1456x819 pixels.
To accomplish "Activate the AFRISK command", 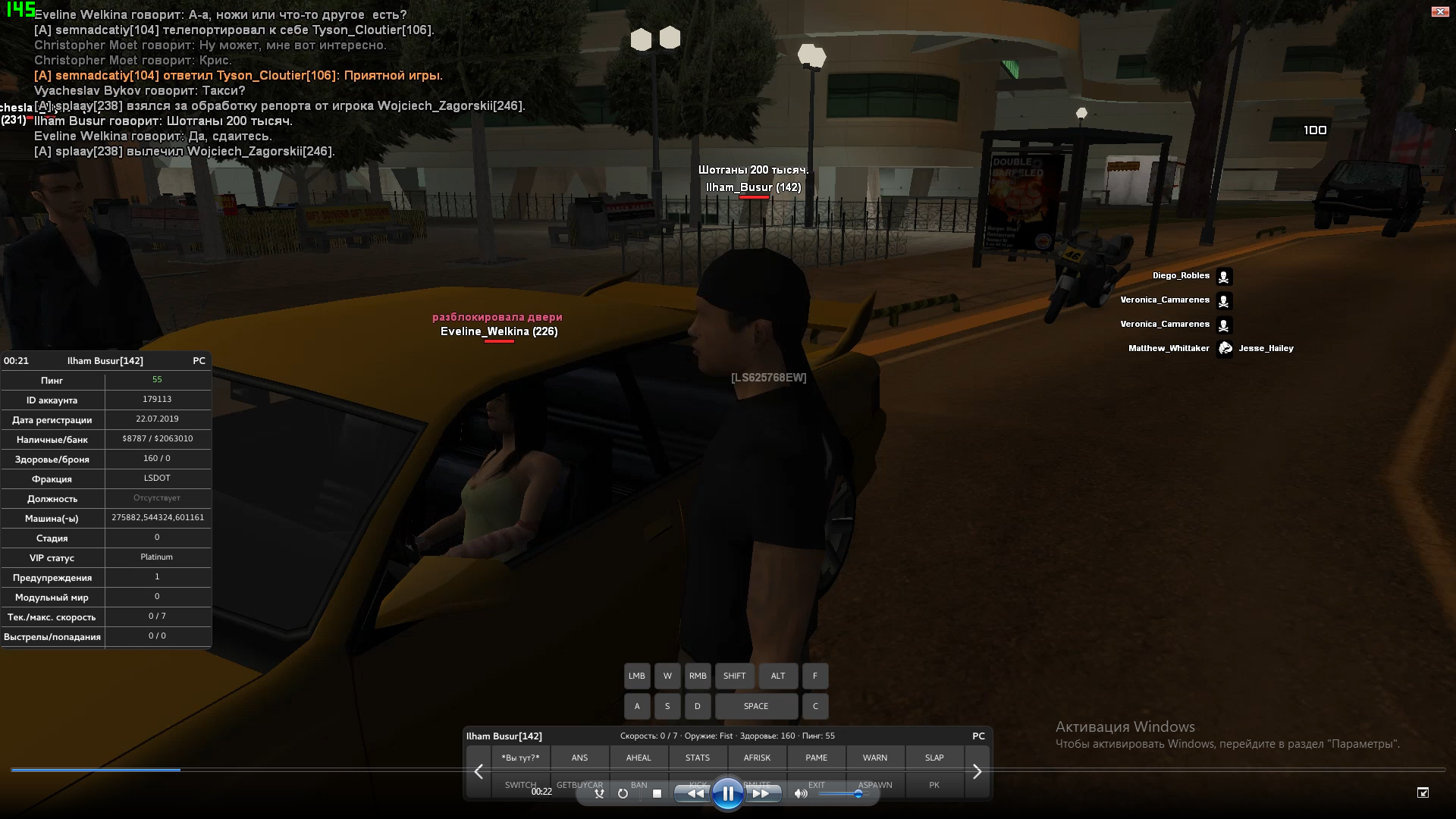I will coord(757,758).
